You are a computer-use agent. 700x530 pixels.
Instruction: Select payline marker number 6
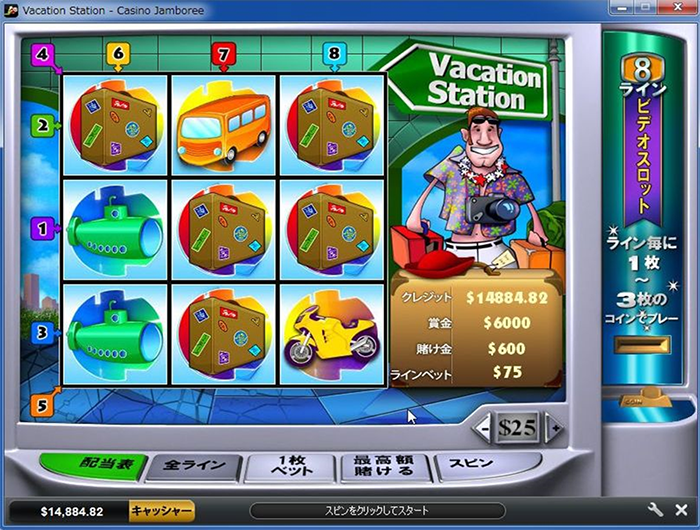118,54
